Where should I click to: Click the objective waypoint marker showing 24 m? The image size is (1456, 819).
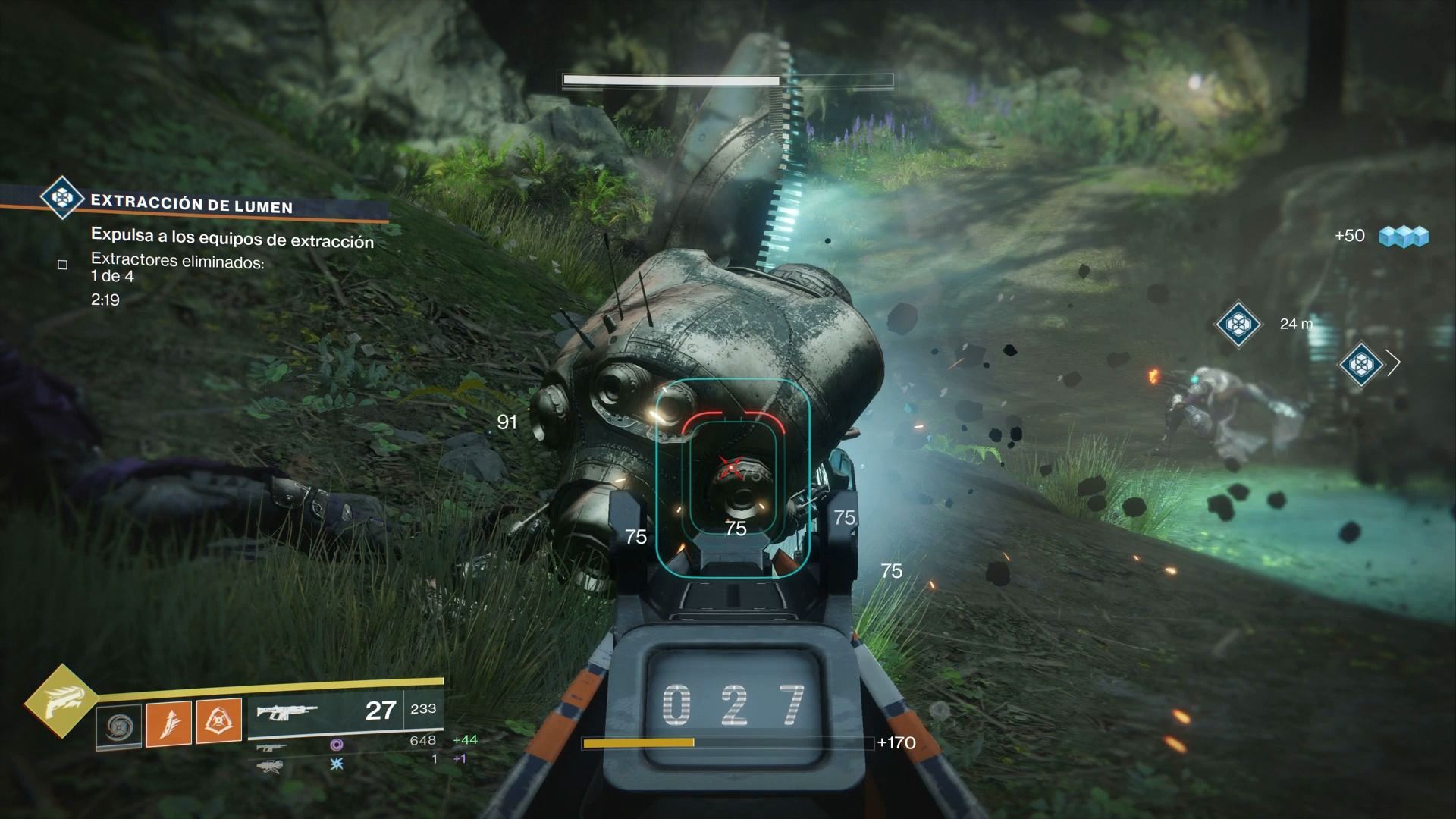pos(1238,324)
